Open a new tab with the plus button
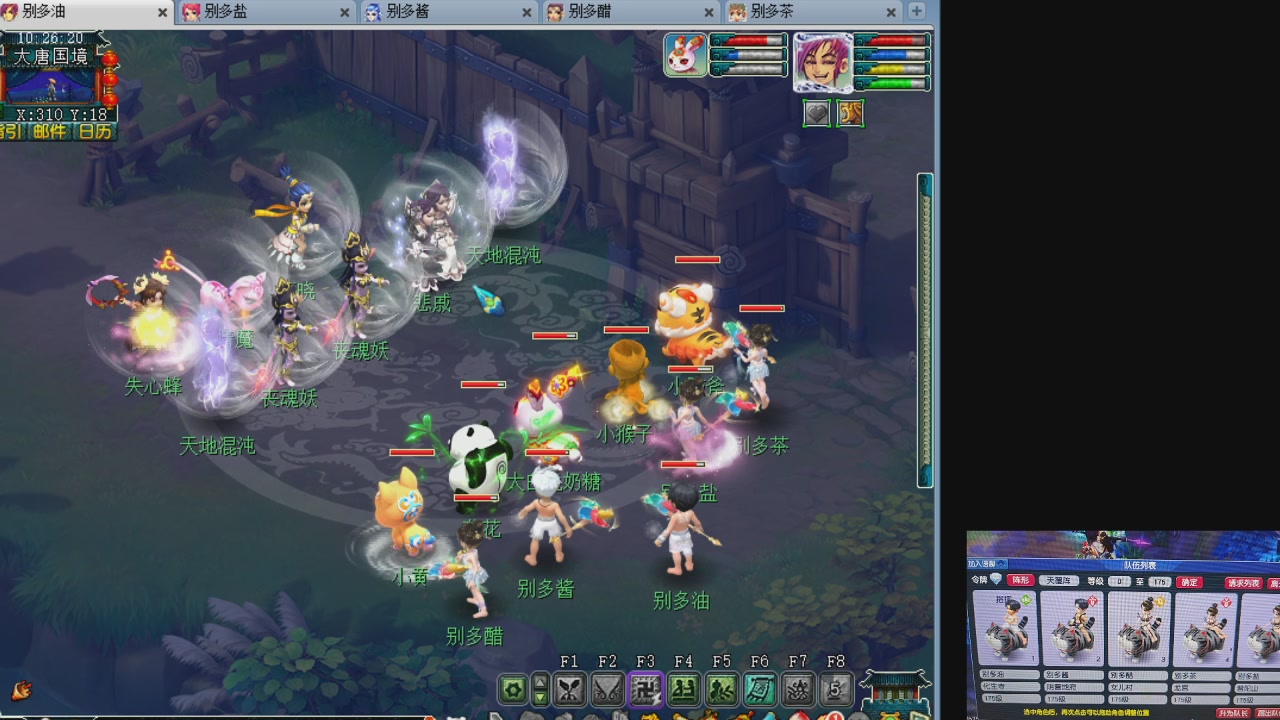Screen dimensions: 1280x720 [x=917, y=13]
